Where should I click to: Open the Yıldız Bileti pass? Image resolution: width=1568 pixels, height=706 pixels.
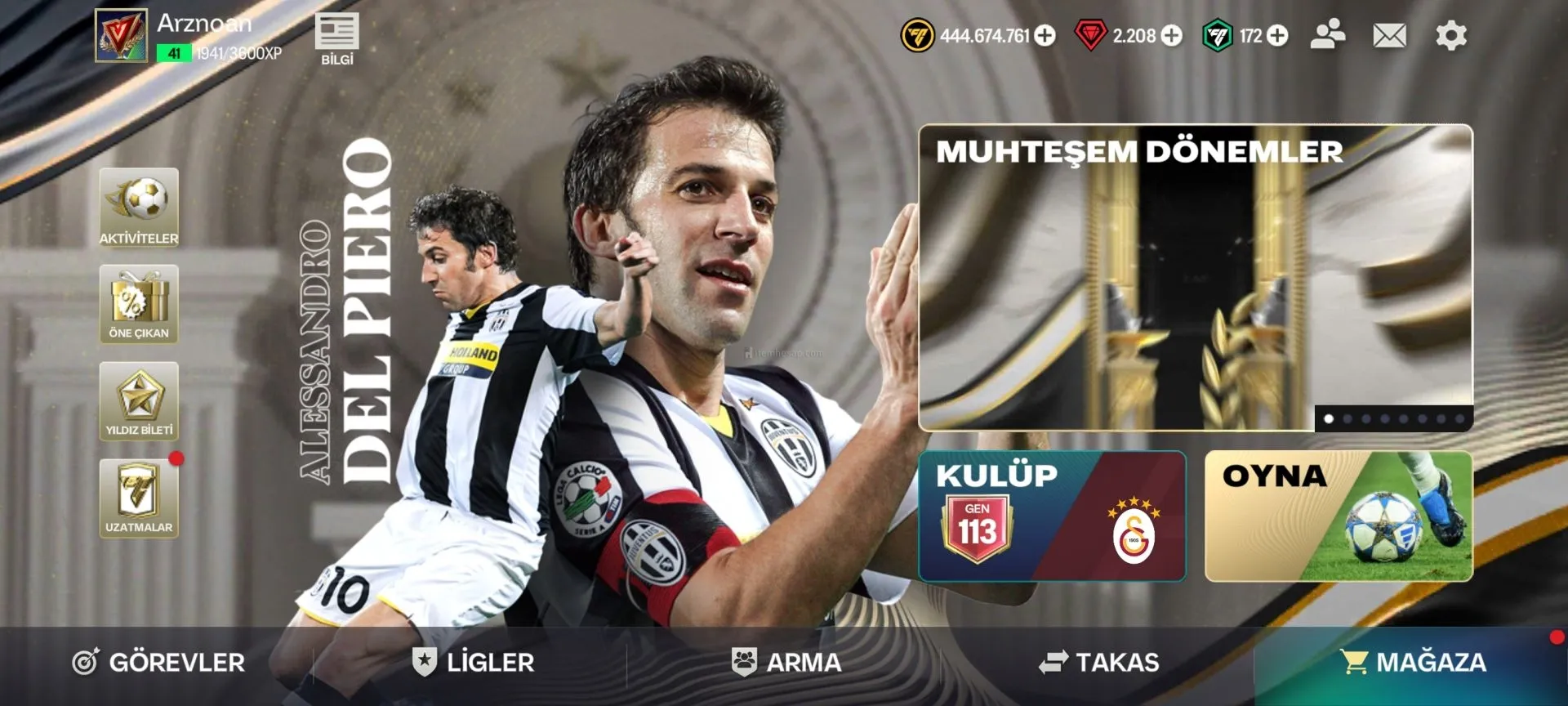click(x=139, y=400)
